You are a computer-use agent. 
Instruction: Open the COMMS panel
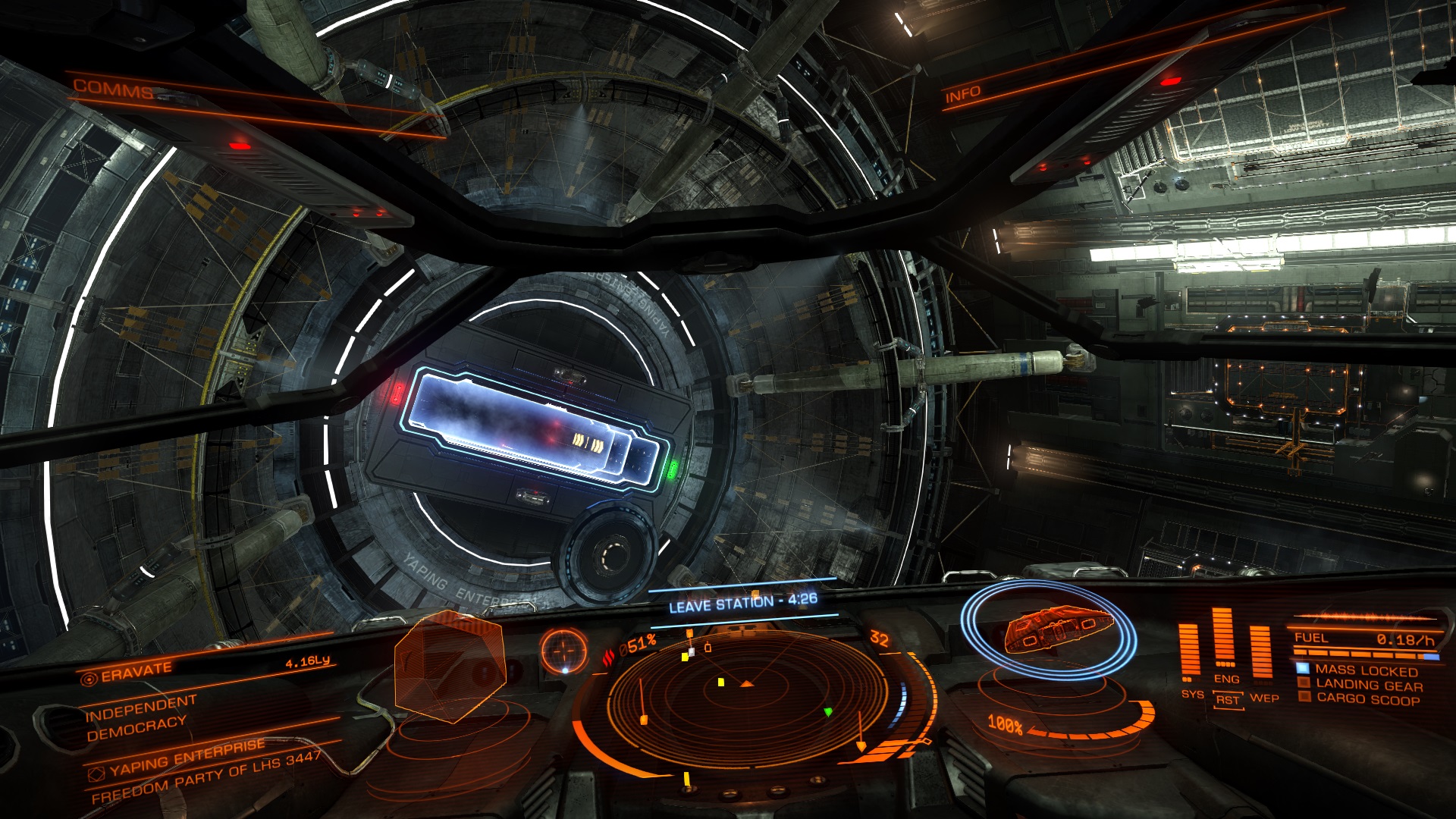[x=114, y=89]
